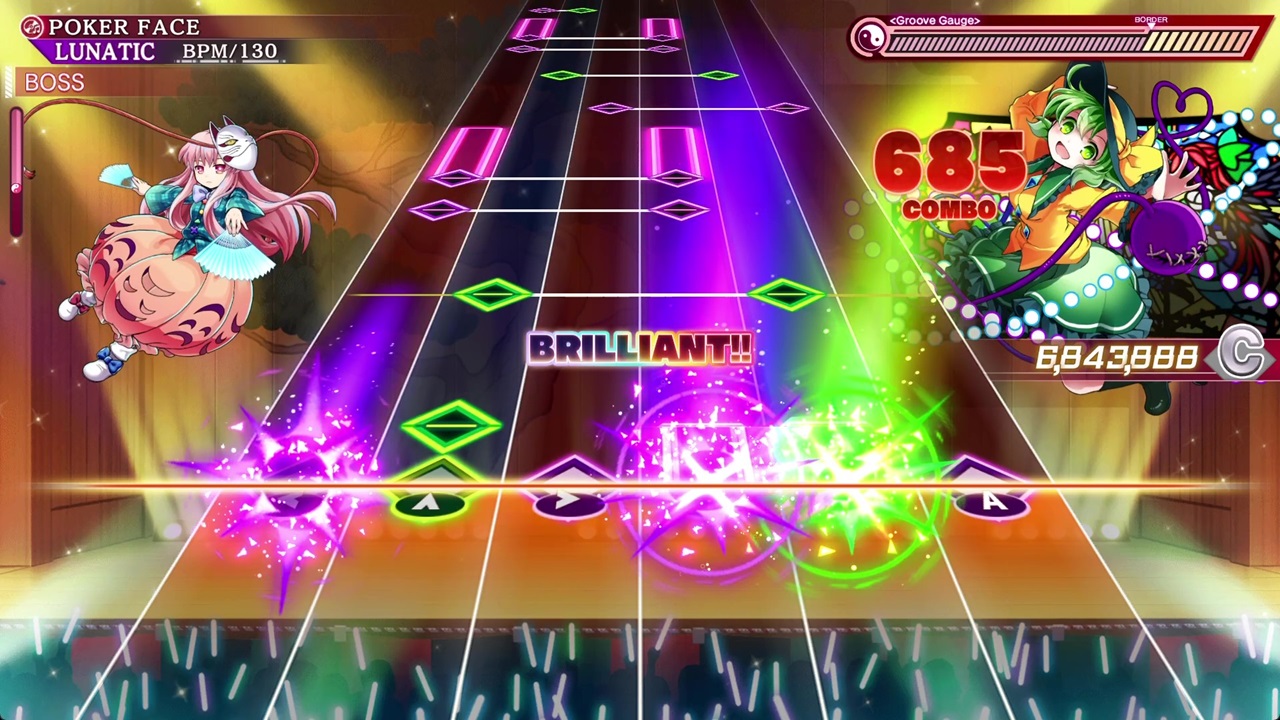
Task: Select the POKER FACE song title banner
Action: coord(125,26)
